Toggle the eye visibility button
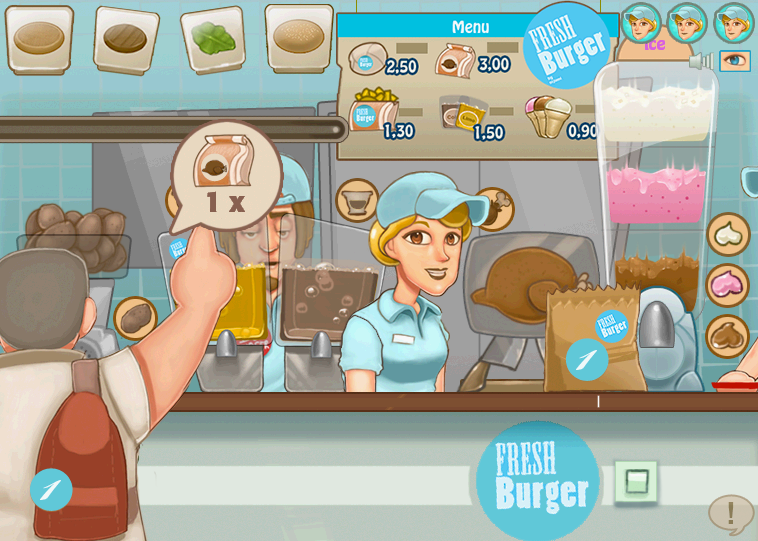 (735, 61)
